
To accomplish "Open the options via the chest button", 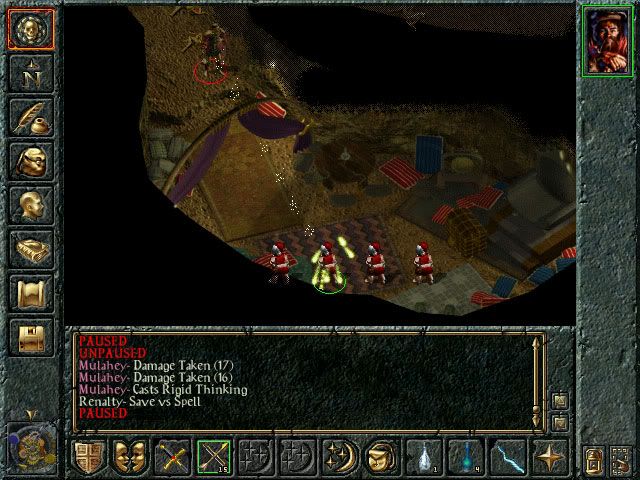I will pos(29,338).
